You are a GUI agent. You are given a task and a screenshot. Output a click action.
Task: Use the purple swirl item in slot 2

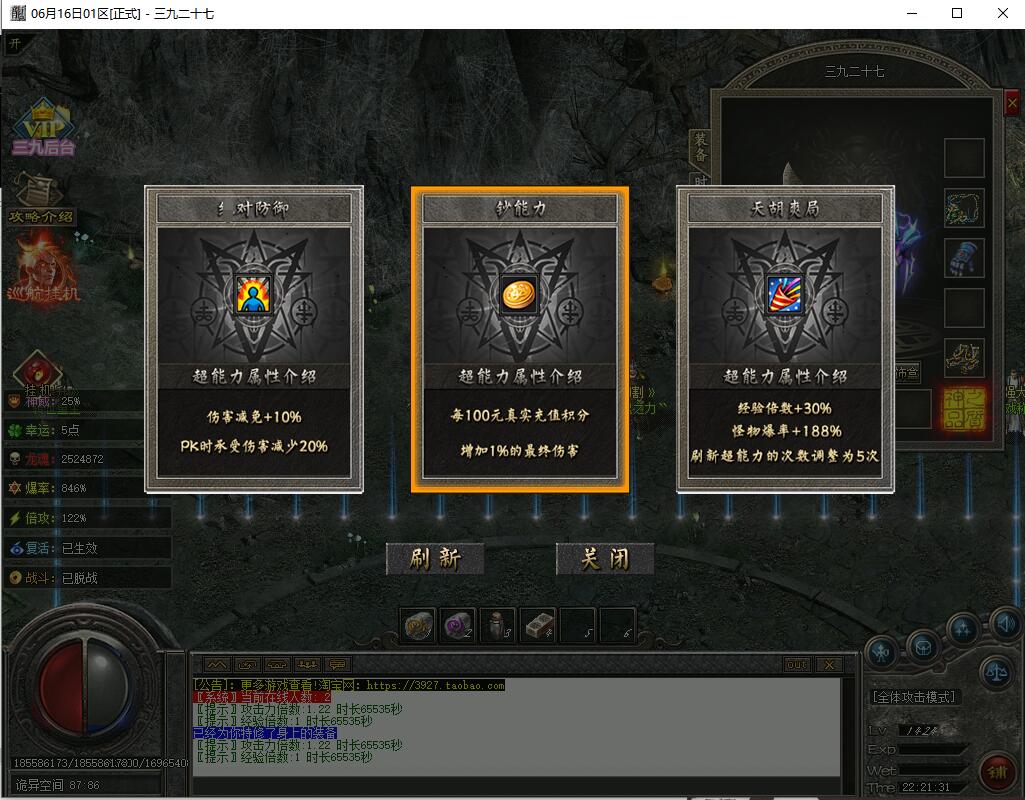[458, 625]
